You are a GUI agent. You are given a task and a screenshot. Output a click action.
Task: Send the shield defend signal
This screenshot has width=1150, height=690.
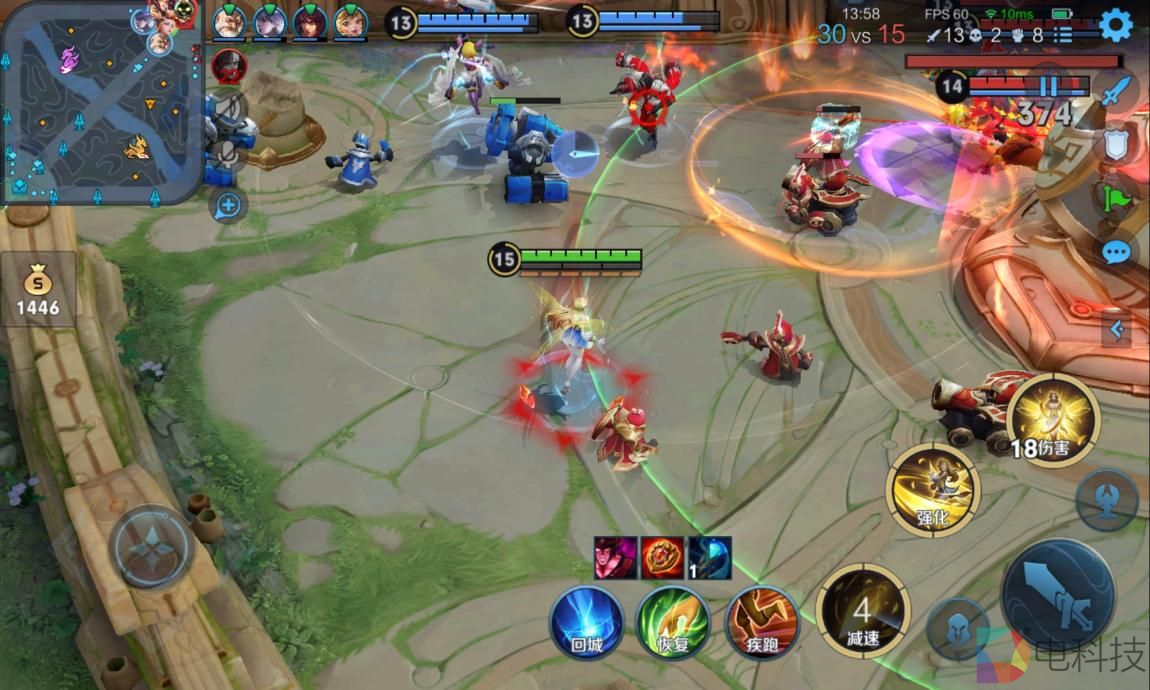[x=1116, y=145]
